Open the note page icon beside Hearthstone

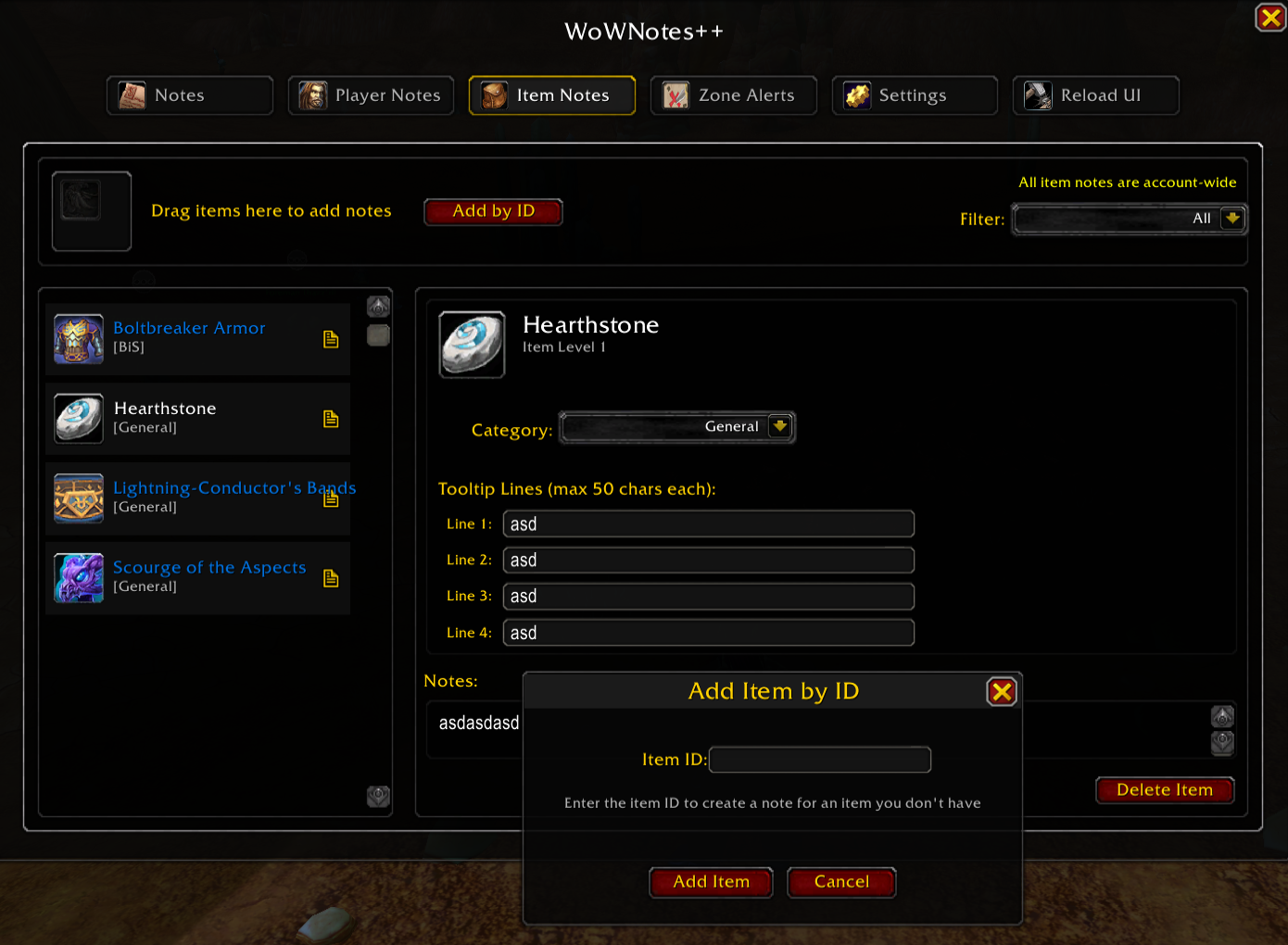pyautogui.click(x=331, y=419)
